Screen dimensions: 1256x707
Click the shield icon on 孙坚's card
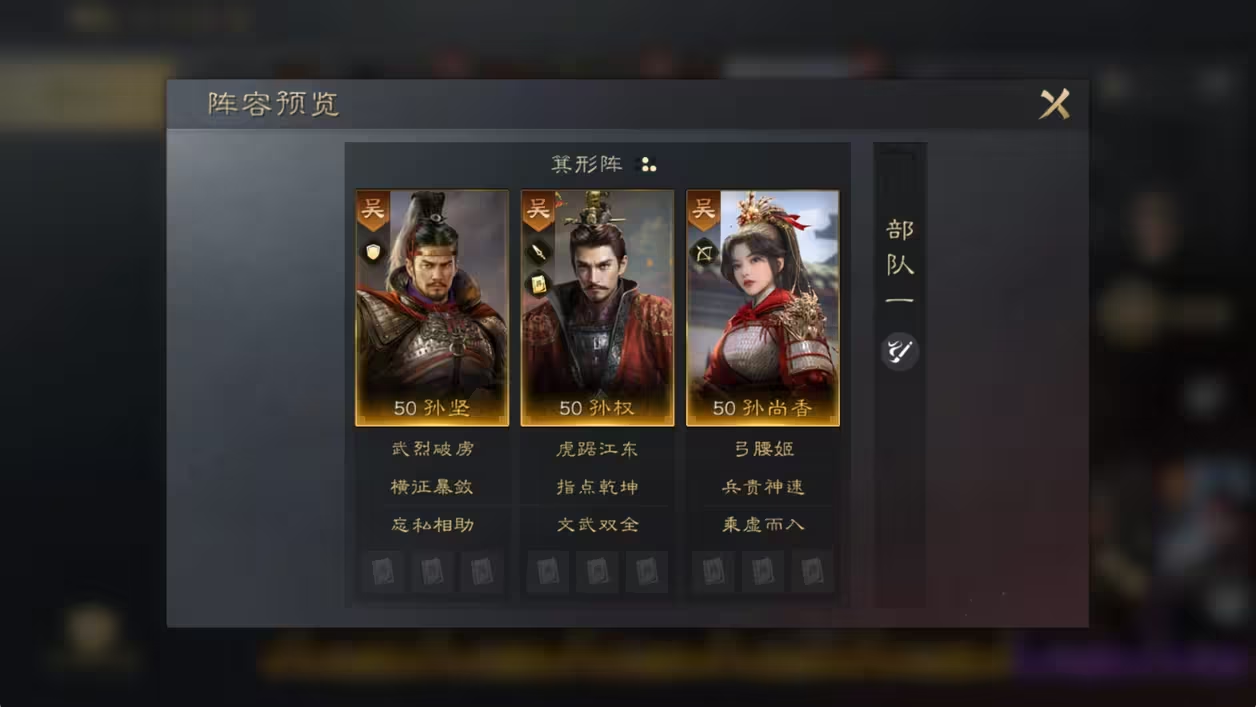pyautogui.click(x=373, y=251)
